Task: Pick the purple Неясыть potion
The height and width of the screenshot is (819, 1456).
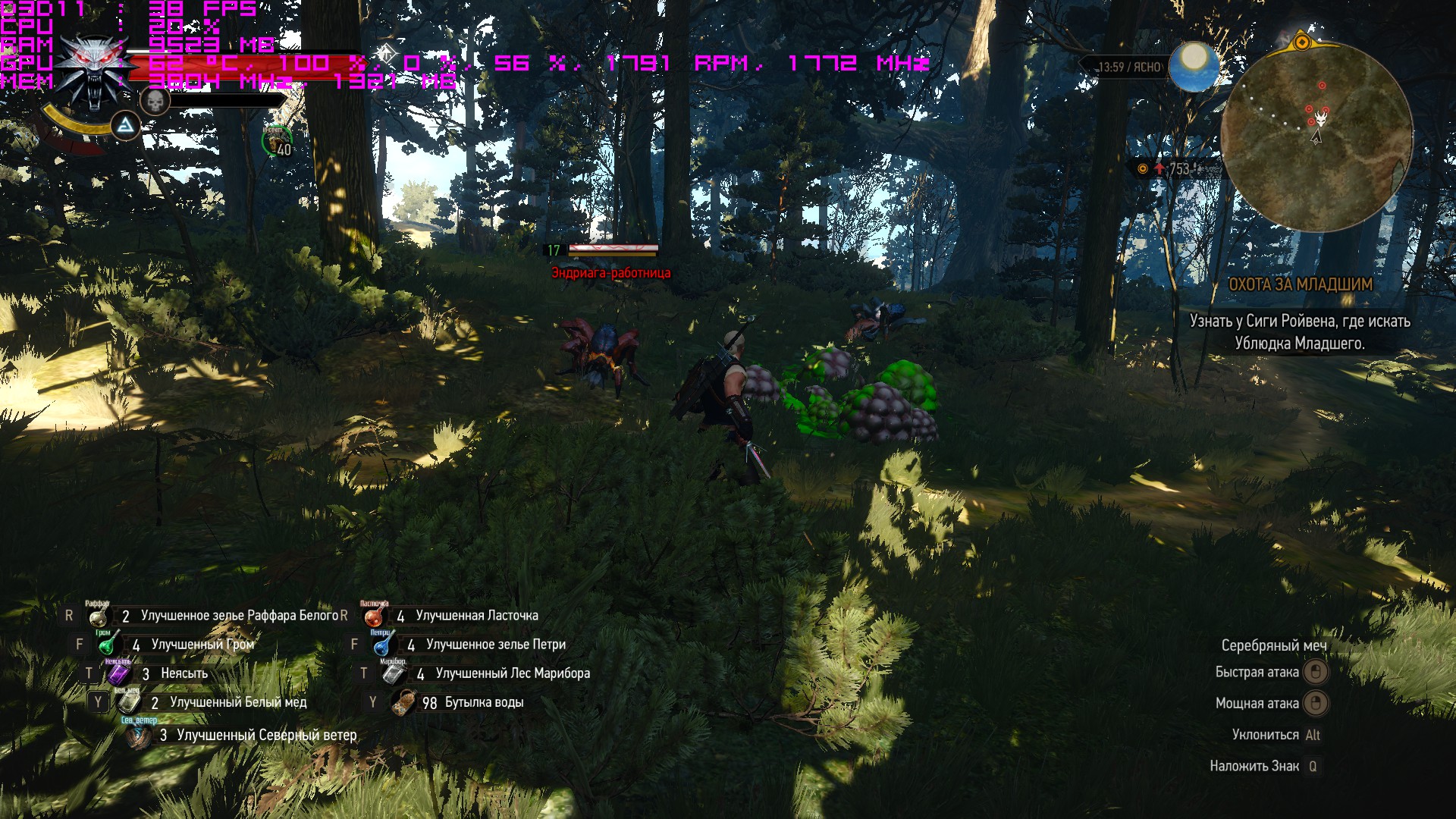Action: click(x=118, y=673)
